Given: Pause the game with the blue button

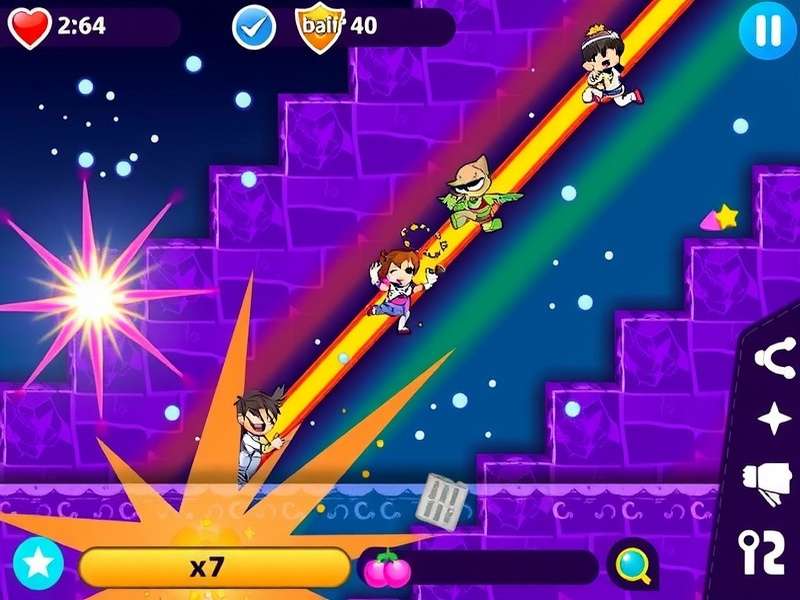Looking at the screenshot, I should click(x=767, y=30).
